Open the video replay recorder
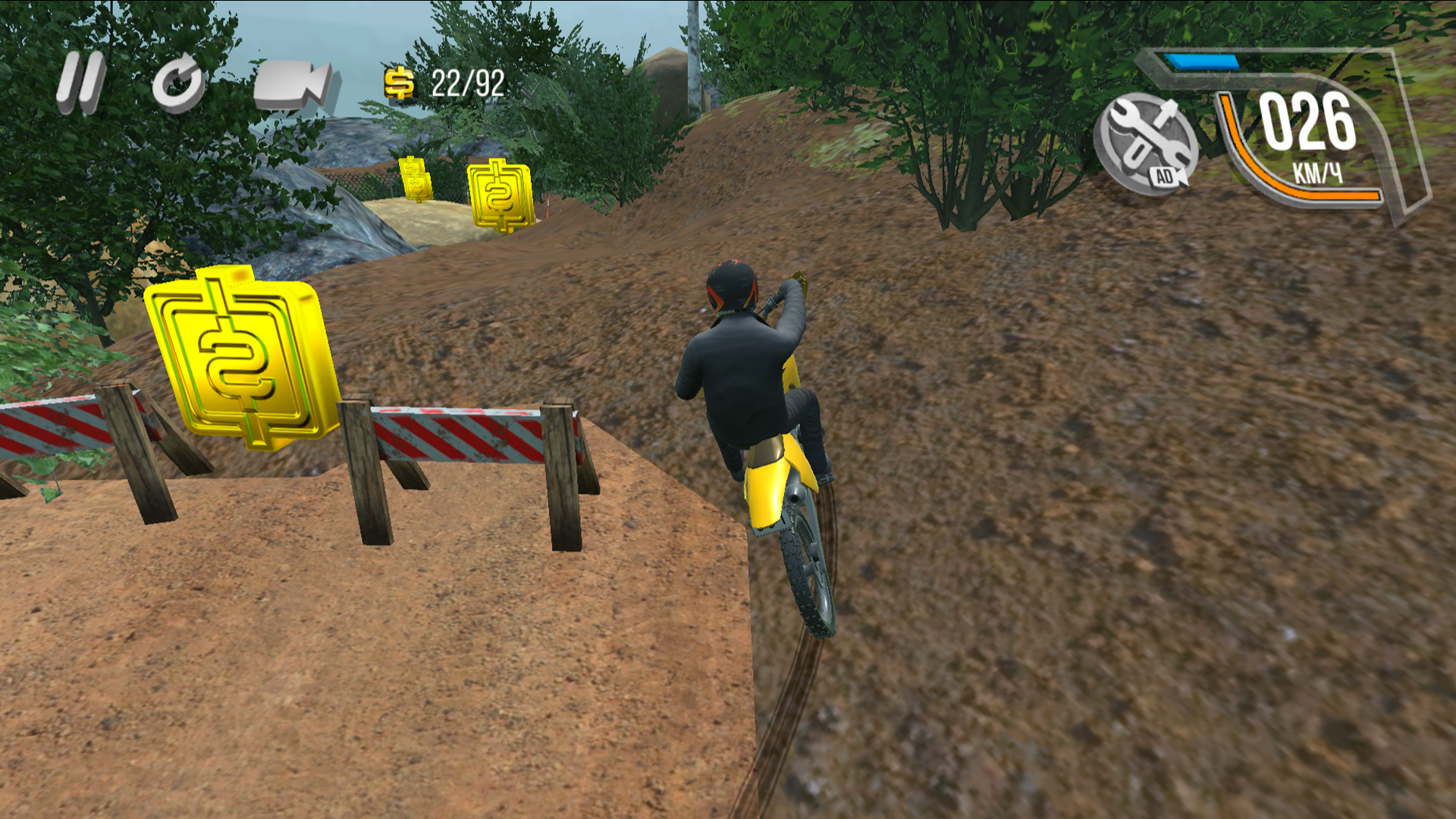The image size is (1456, 819). pos(293,83)
